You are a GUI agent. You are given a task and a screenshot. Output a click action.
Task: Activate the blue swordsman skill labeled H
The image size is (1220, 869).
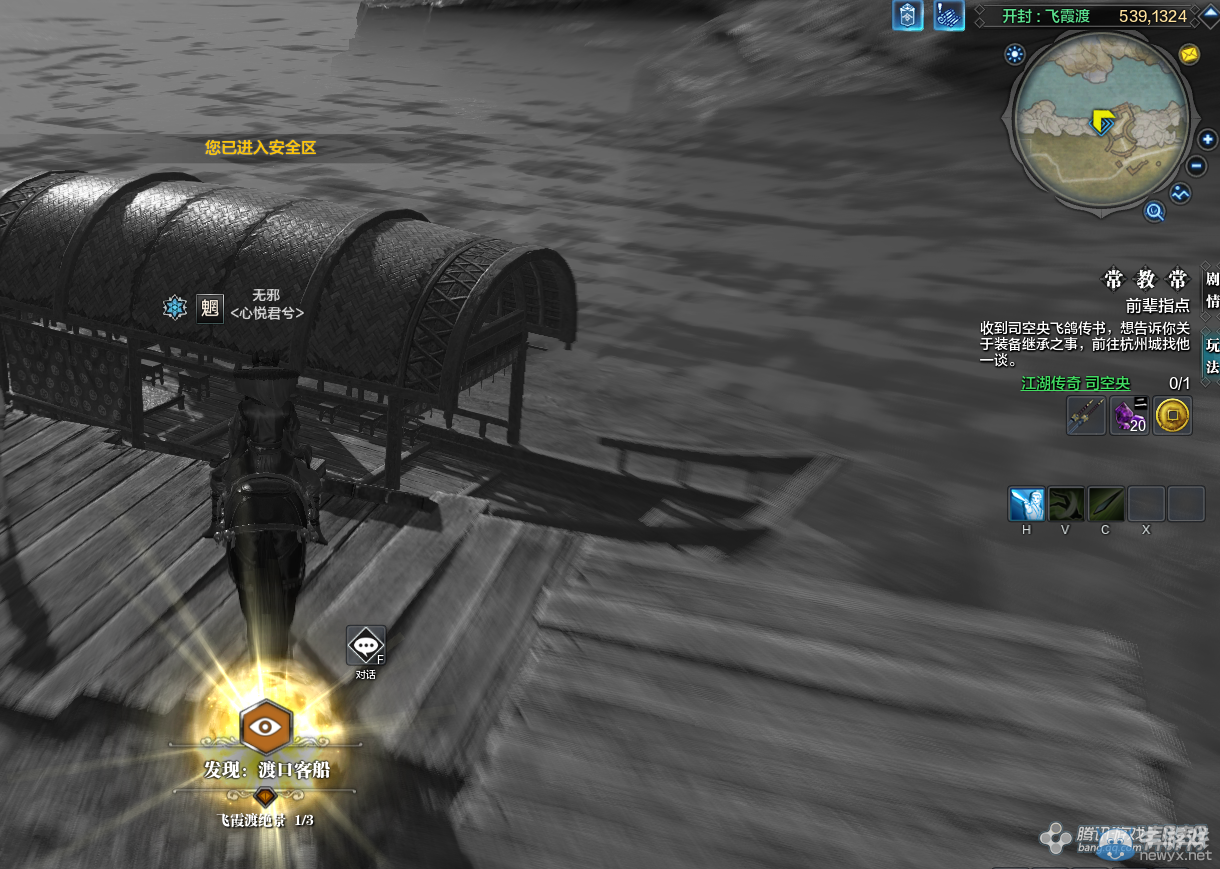1026,504
